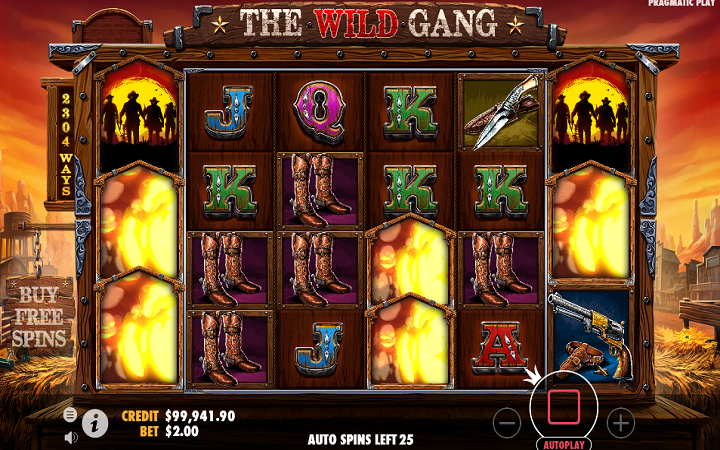Screen dimensions: 720x450
Task: Open the Buy Free Spins offer
Action: [x=40, y=316]
